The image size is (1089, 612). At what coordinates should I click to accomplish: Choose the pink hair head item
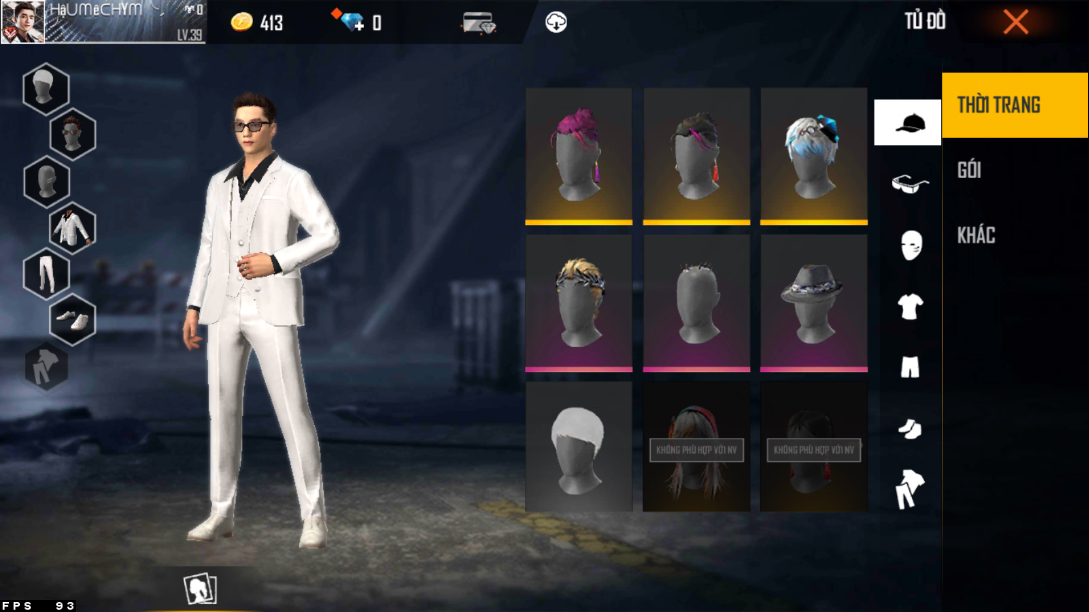tap(578, 155)
